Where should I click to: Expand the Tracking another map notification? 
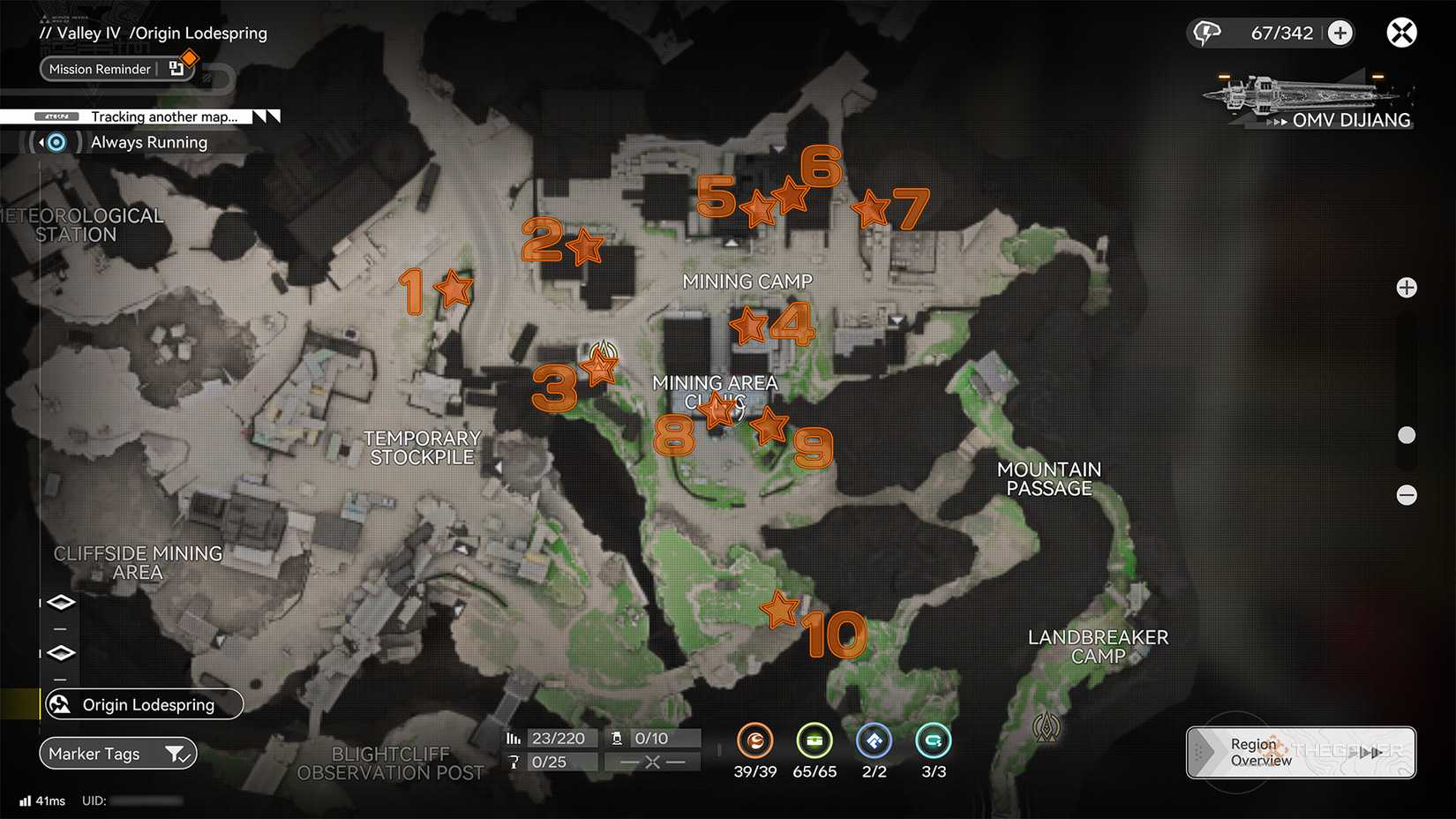[163, 116]
